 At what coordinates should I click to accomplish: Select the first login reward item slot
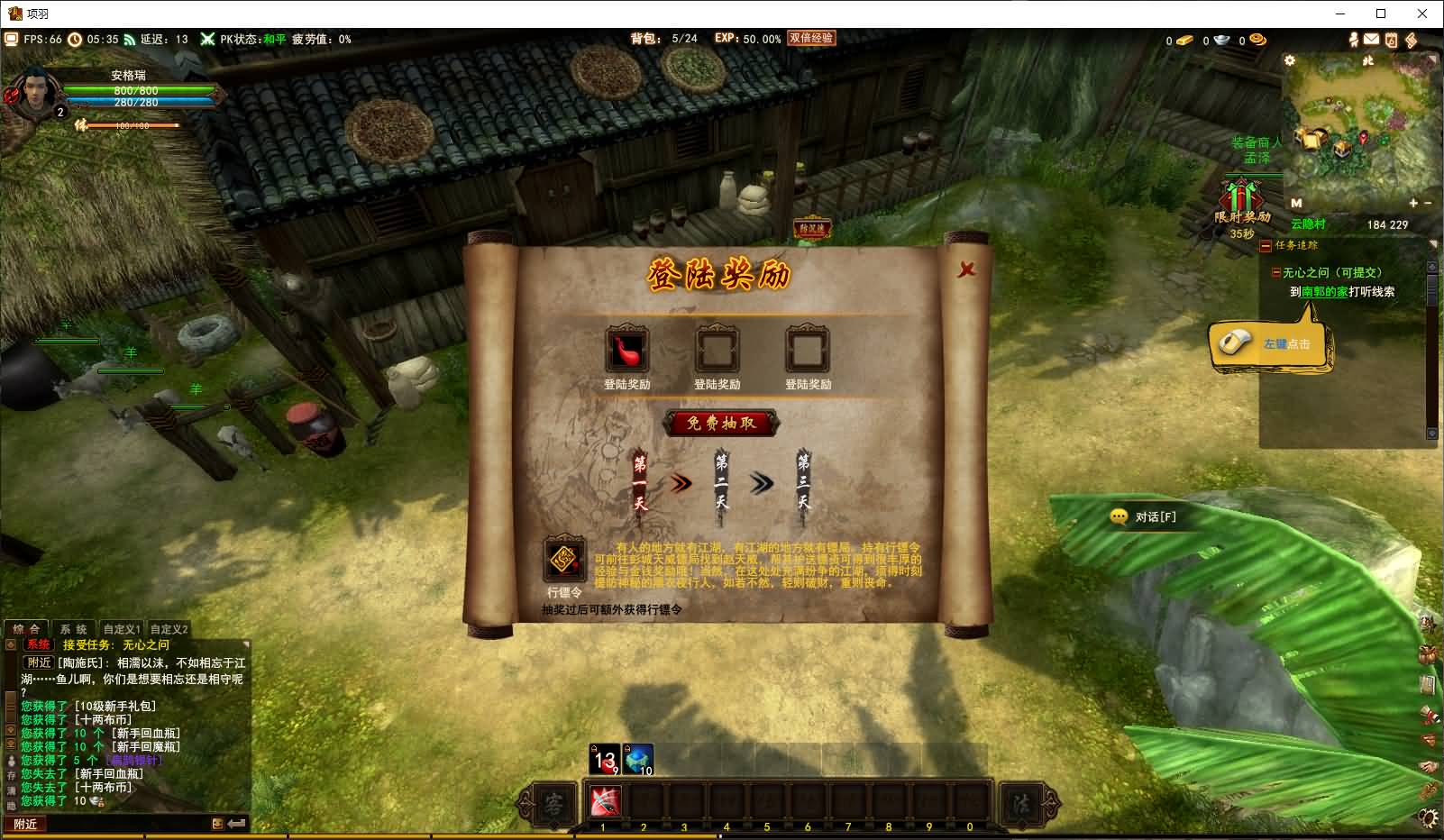click(x=626, y=351)
